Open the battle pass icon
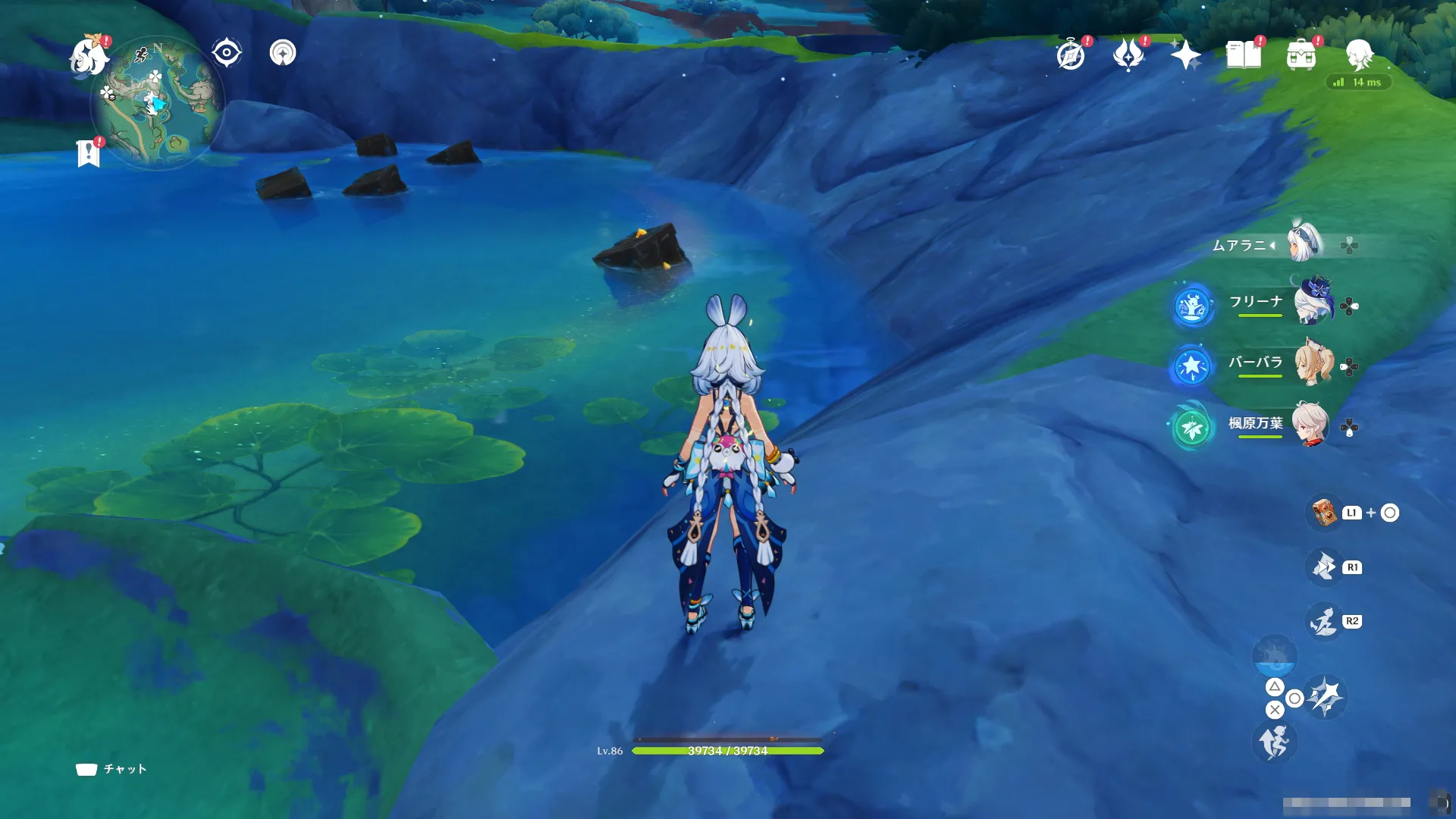Screen dimensions: 1456x819 (x=1128, y=55)
